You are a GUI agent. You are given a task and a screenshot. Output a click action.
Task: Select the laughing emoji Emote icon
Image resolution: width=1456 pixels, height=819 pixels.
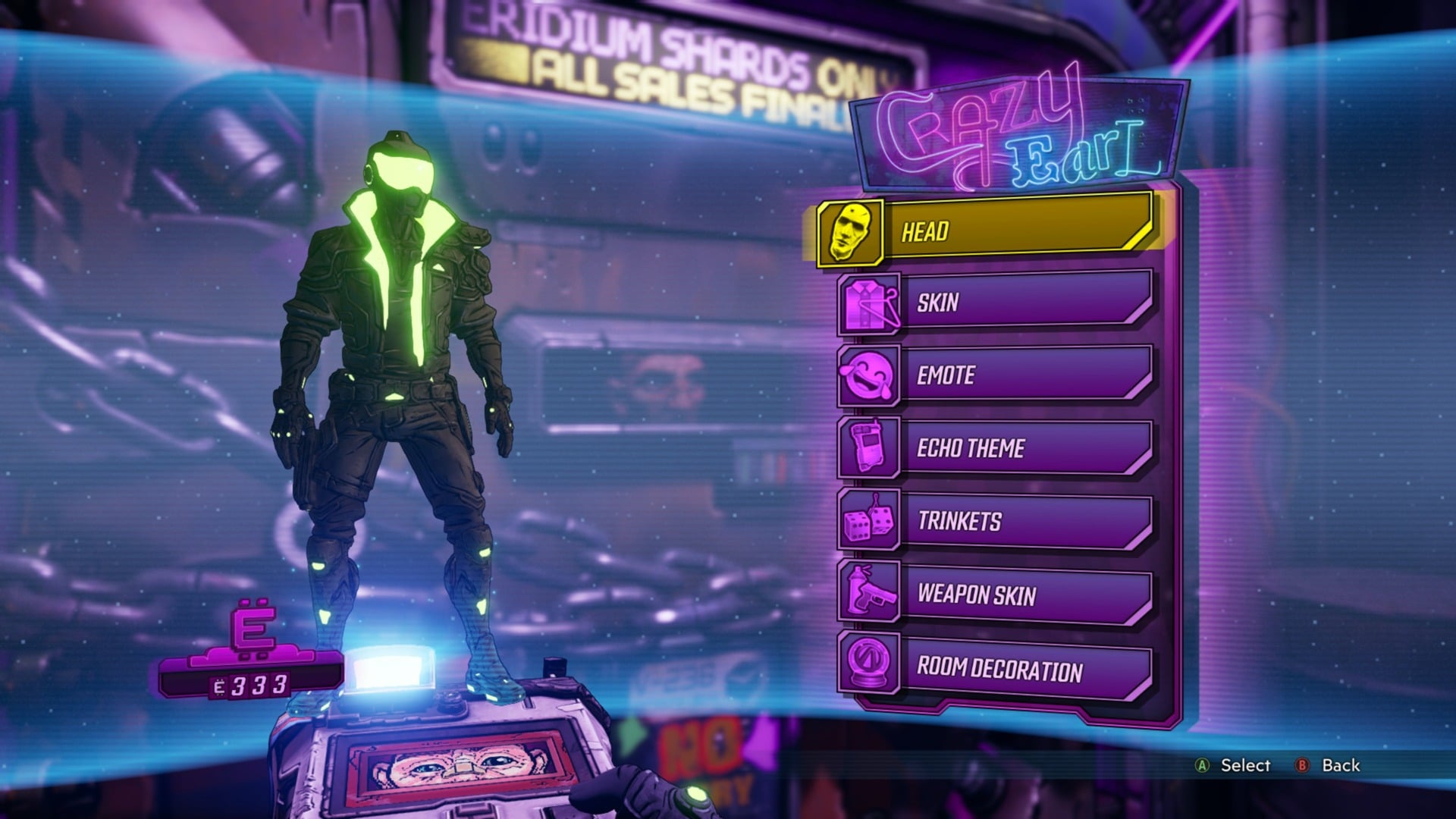coord(869,377)
